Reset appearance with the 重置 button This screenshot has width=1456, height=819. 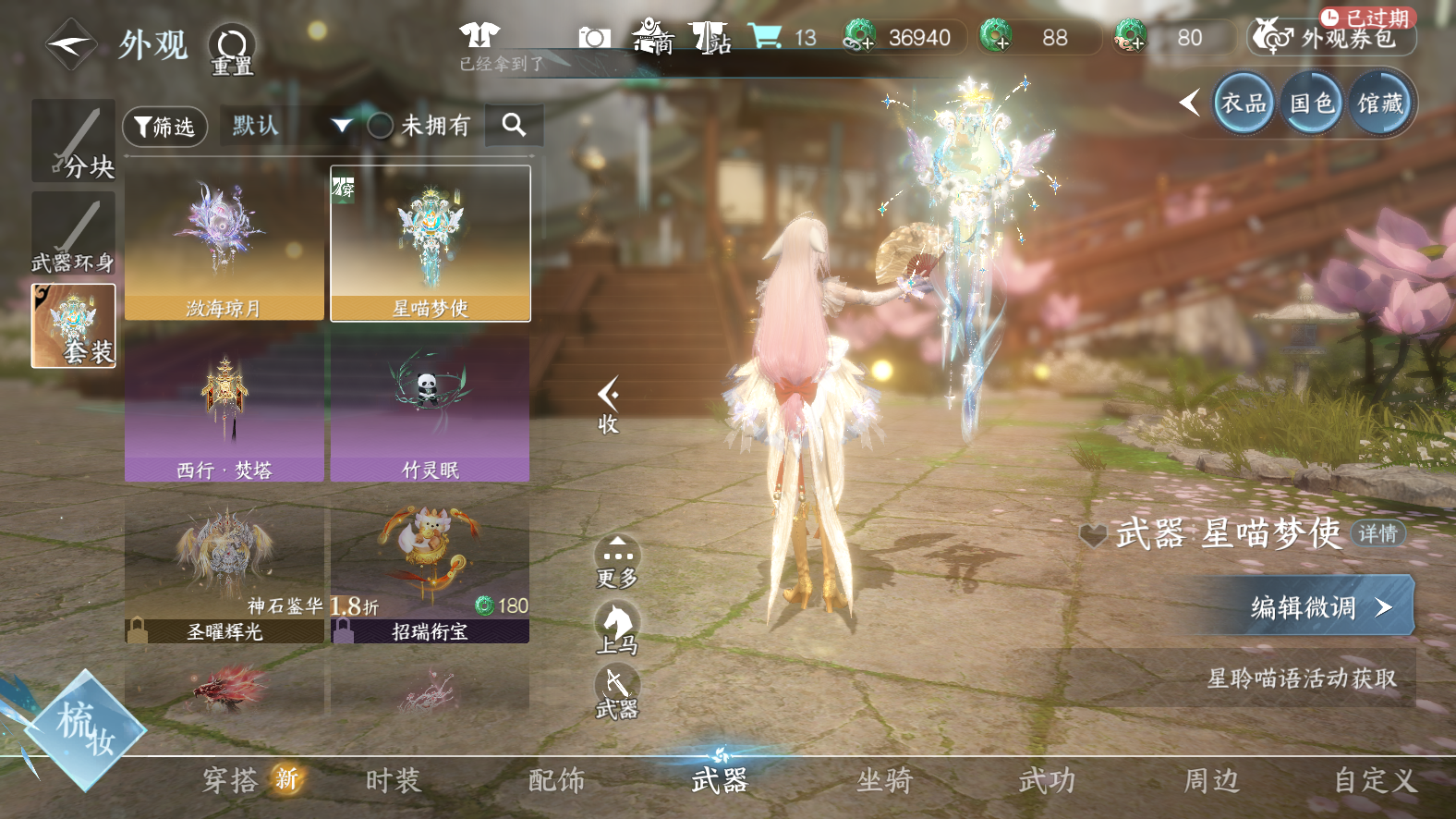tap(231, 48)
